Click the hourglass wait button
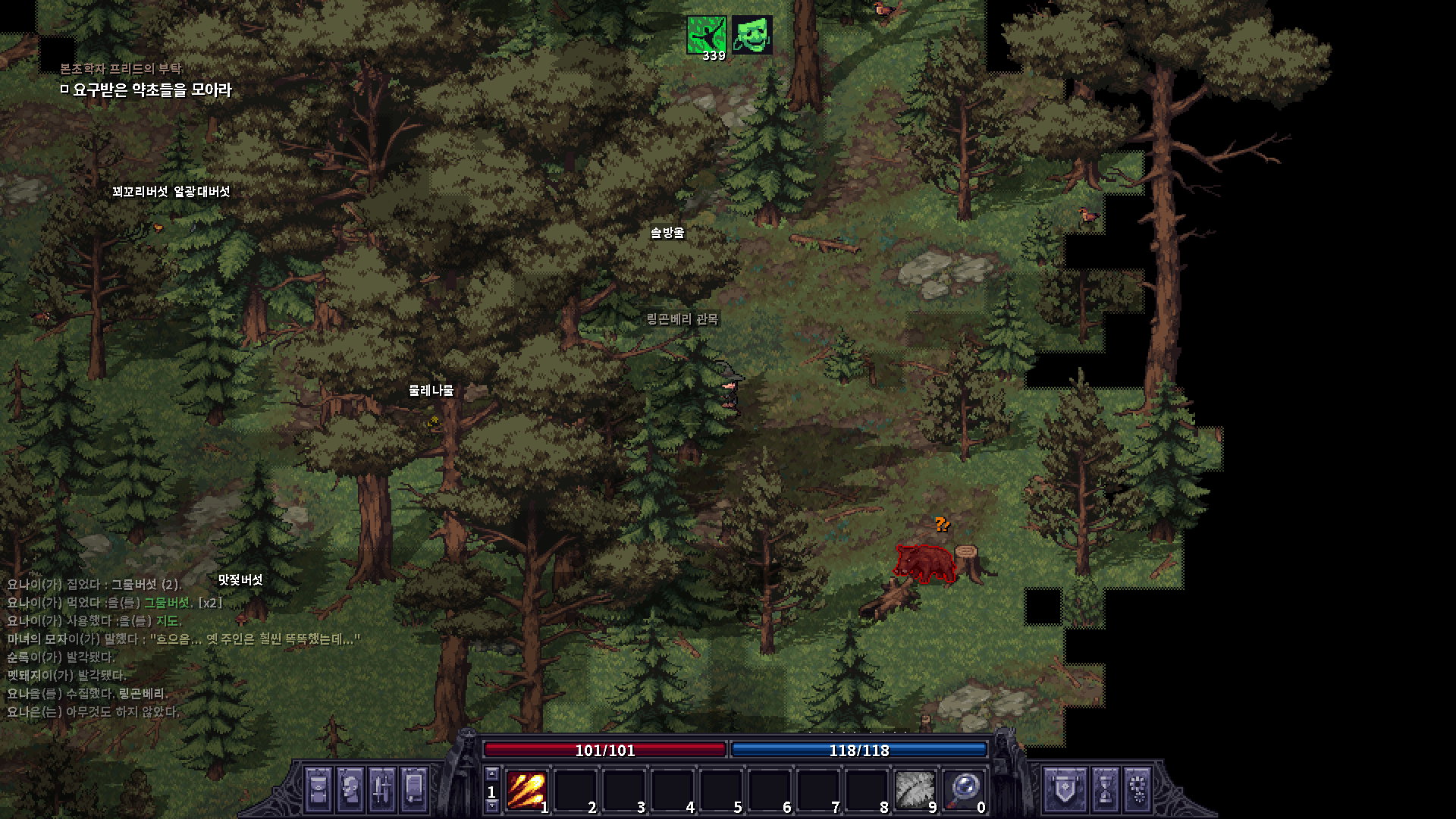 pyautogui.click(x=1105, y=789)
